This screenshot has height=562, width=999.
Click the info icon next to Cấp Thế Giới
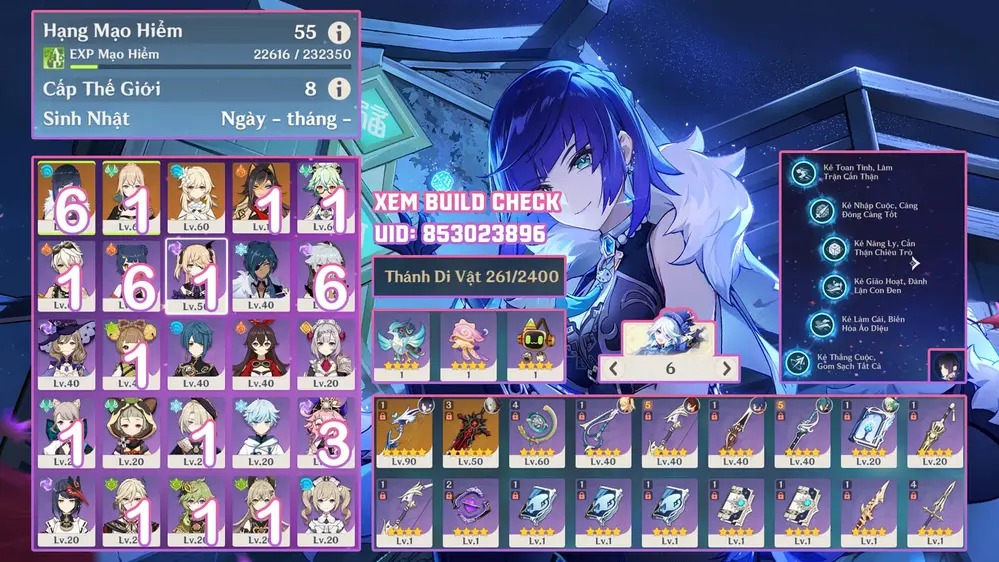coord(340,89)
